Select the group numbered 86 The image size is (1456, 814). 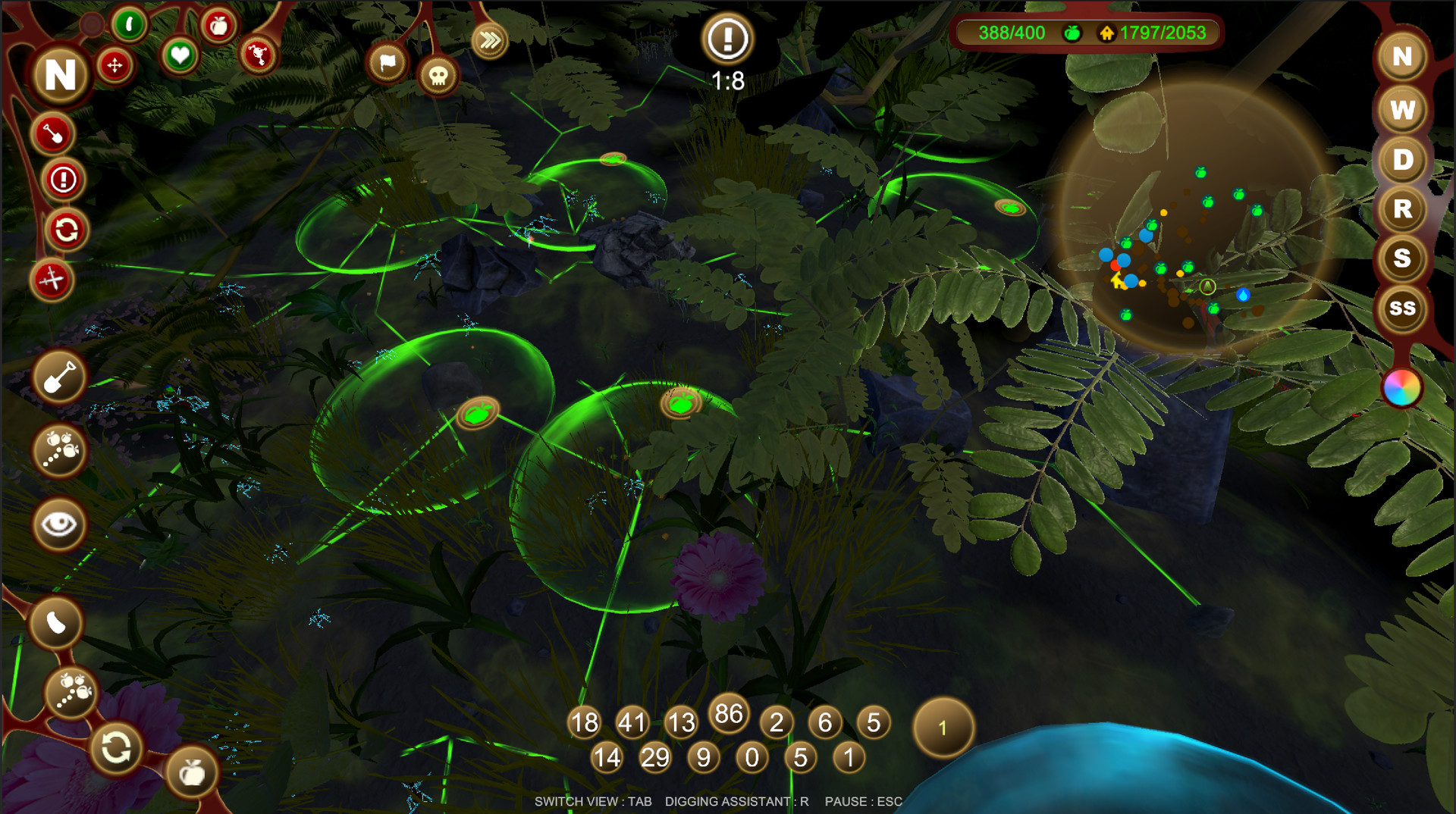click(x=729, y=713)
